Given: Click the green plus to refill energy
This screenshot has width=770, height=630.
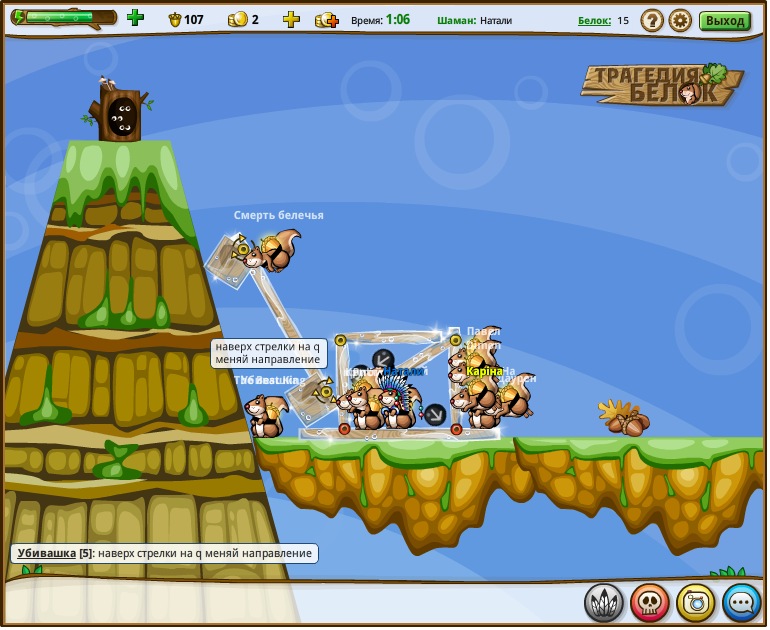Looking at the screenshot, I should coord(135,17).
